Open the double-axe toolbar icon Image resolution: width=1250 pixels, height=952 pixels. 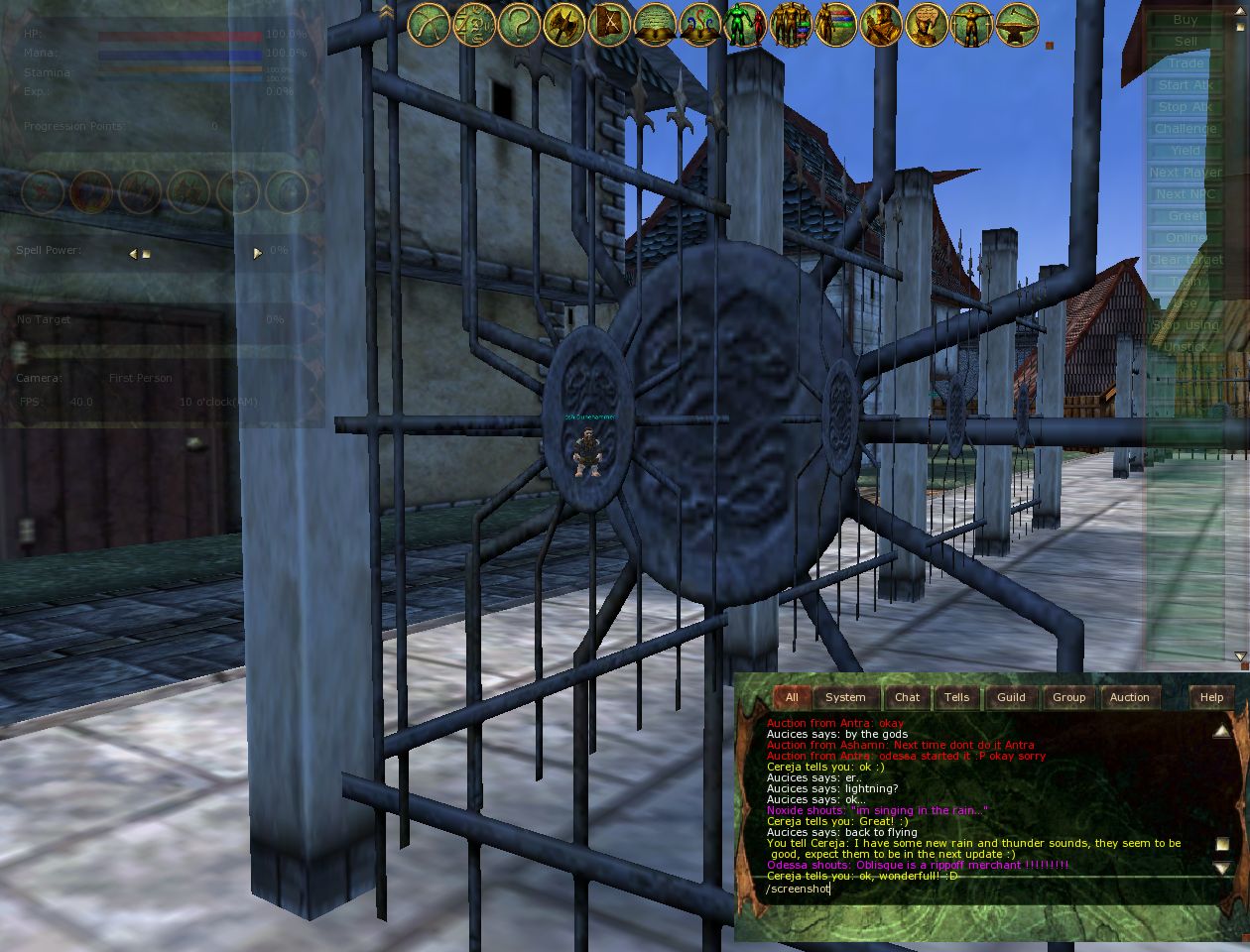pyautogui.click(x=563, y=25)
